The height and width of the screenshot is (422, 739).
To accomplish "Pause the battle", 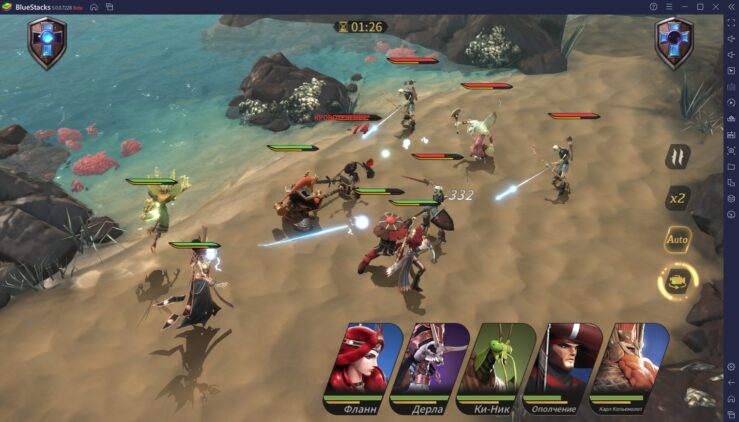I will click(x=678, y=156).
